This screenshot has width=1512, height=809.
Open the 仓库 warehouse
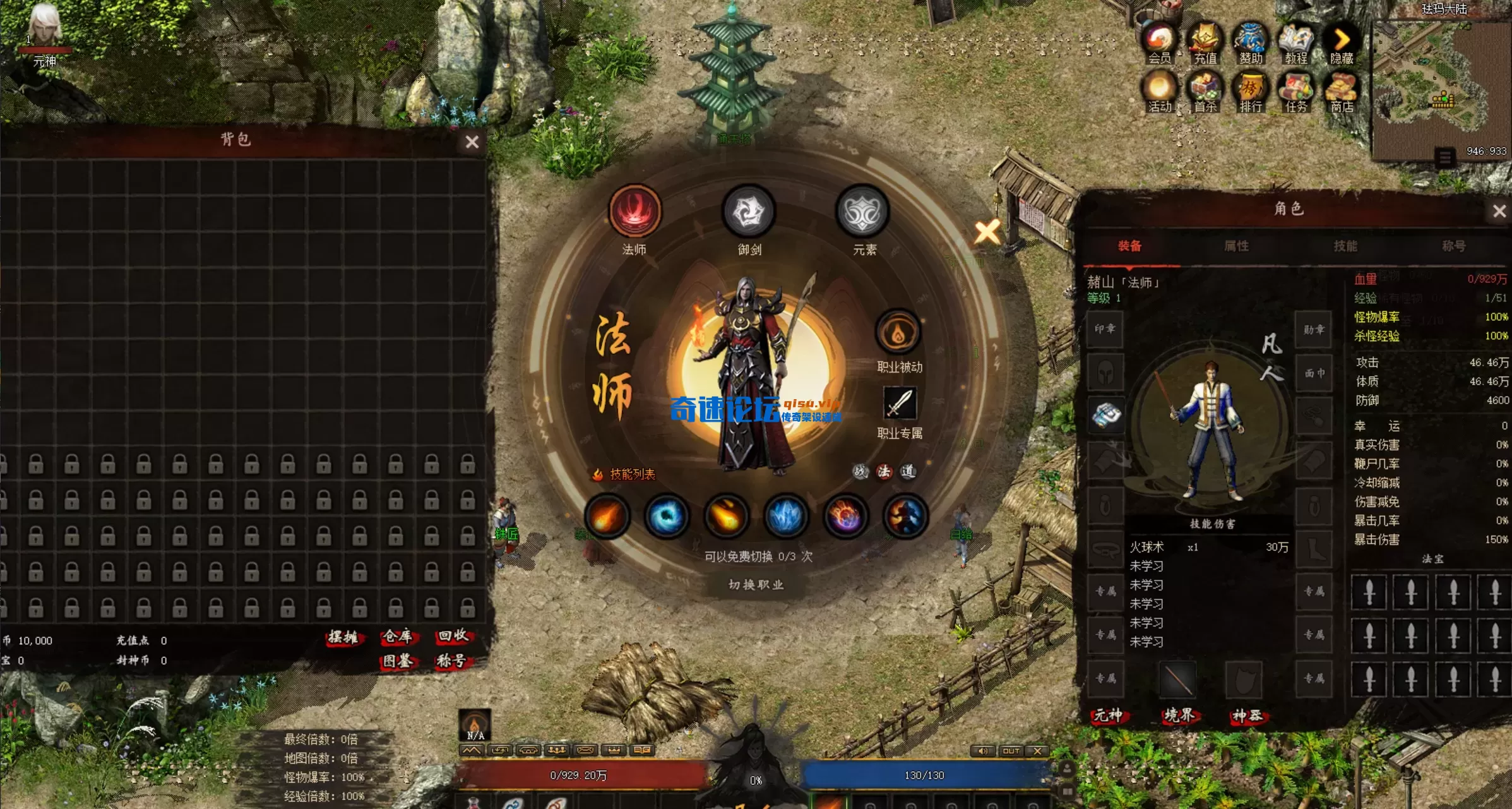click(397, 637)
